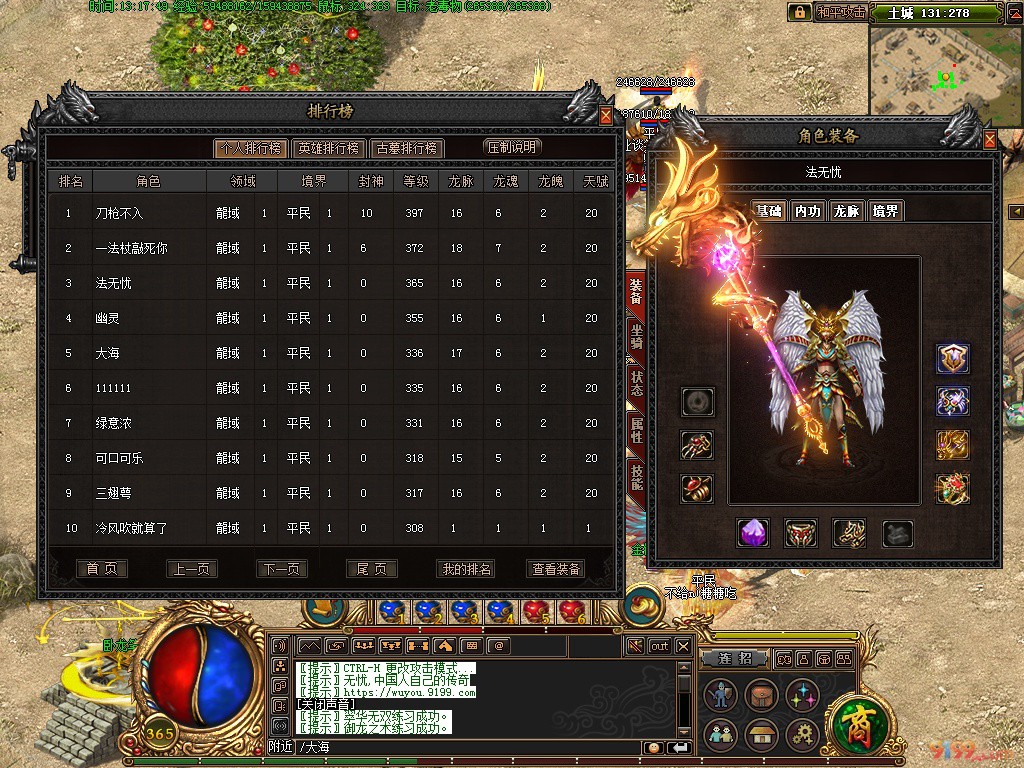The width and height of the screenshot is (1024, 768).
Task: Close the 角色装备 equipment panel
Action: click(990, 140)
